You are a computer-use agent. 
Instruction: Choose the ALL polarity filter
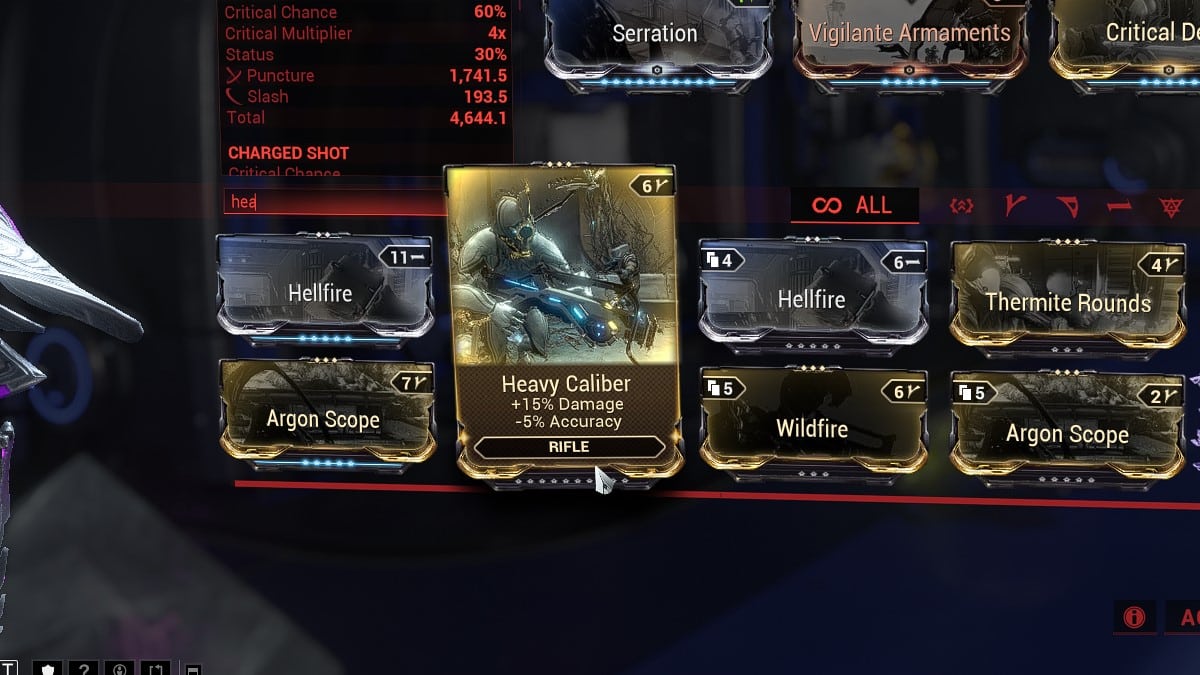coord(854,206)
